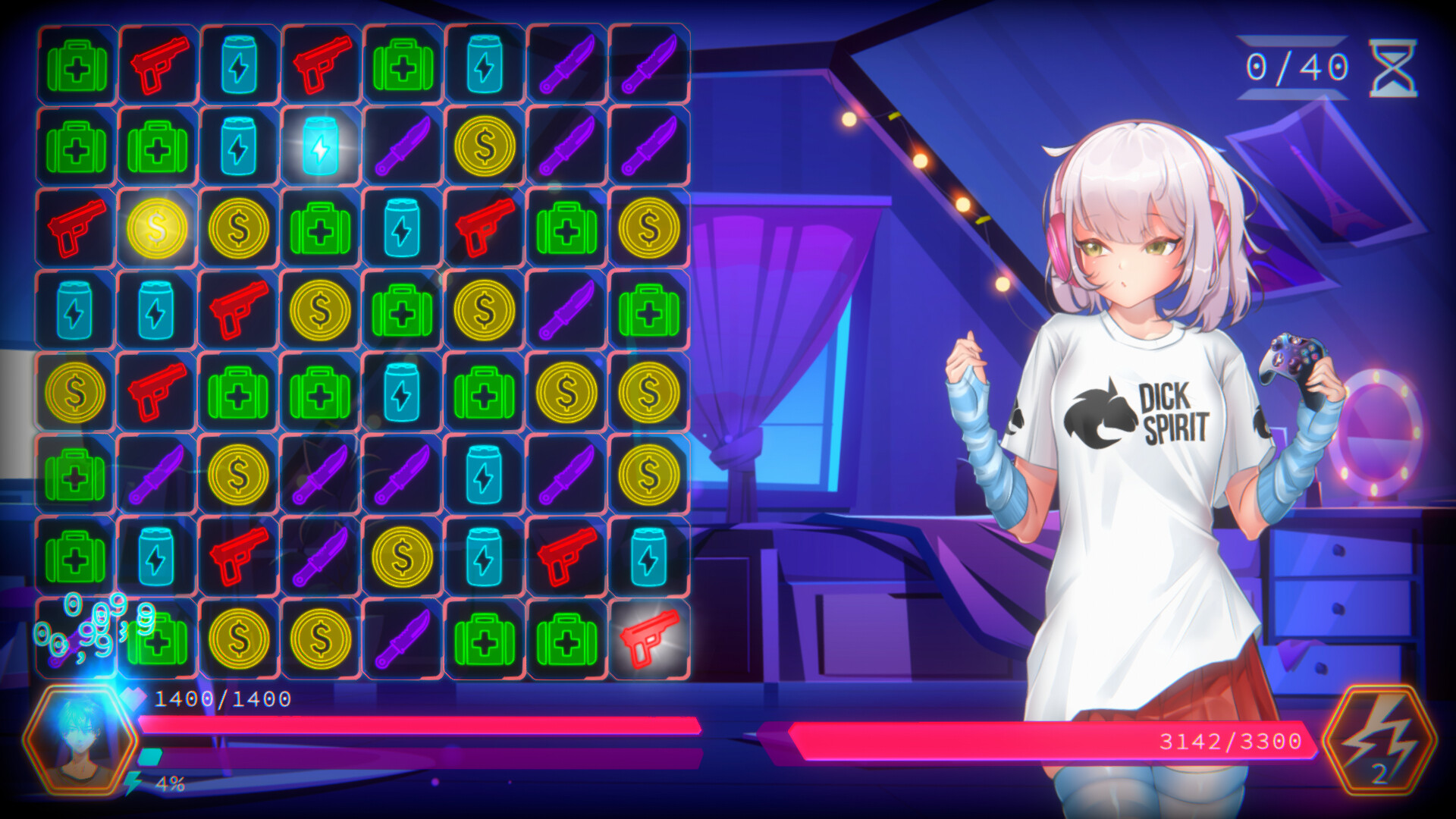Image resolution: width=1456 pixels, height=819 pixels.
Task: Click the heart icon beside 1400/1400
Action: pos(135,699)
